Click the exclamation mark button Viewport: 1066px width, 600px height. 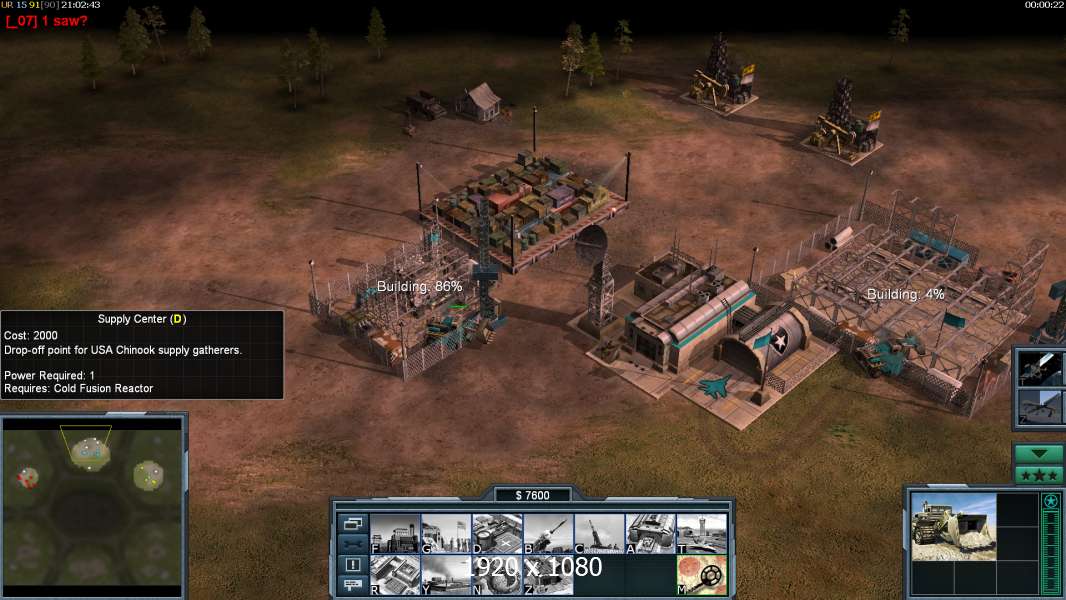(352, 564)
